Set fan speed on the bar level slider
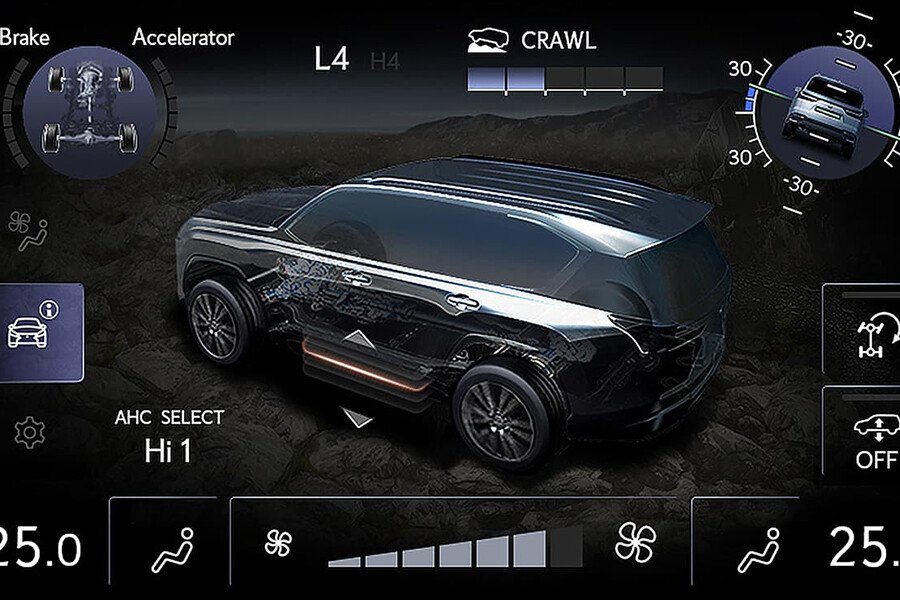900x600 pixels. click(x=455, y=549)
